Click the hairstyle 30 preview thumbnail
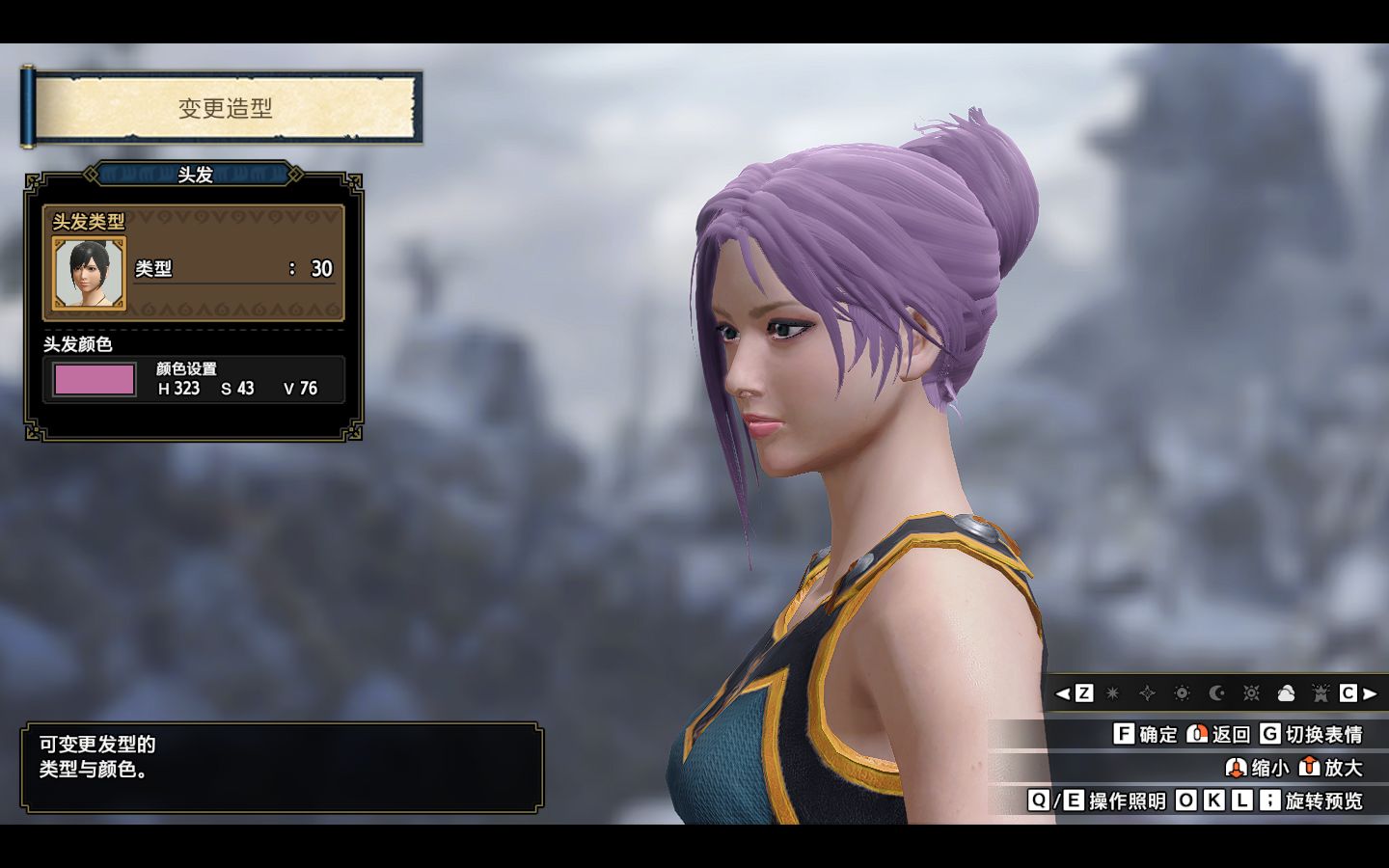Image resolution: width=1389 pixels, height=868 pixels. [88, 273]
